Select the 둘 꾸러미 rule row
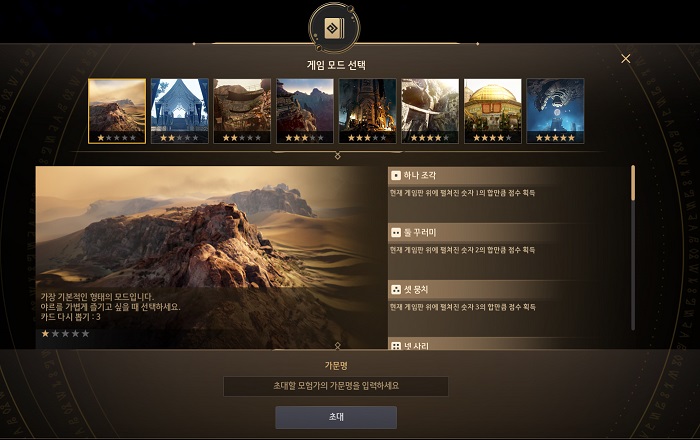This screenshot has width=700, height=440. click(x=508, y=239)
